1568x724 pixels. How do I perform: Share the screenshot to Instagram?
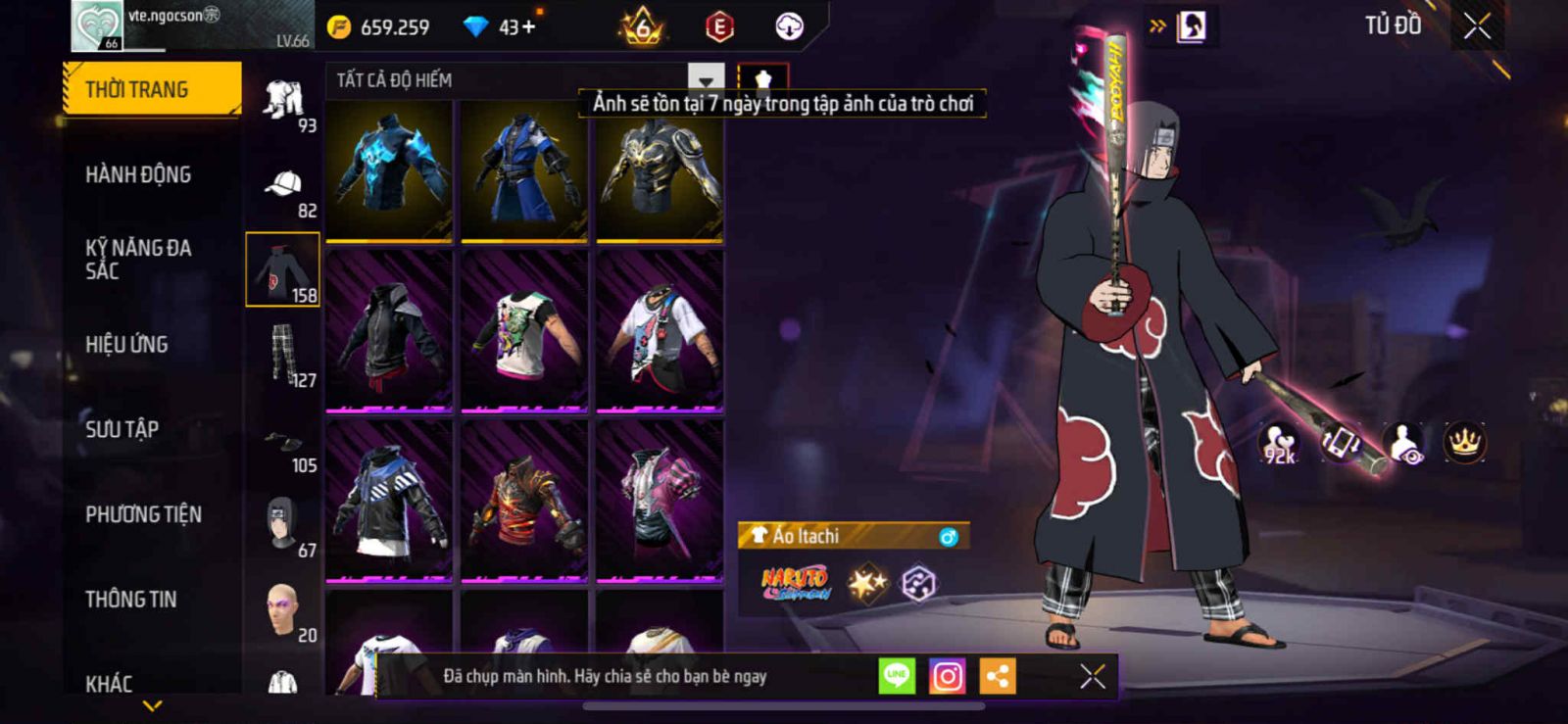947,676
